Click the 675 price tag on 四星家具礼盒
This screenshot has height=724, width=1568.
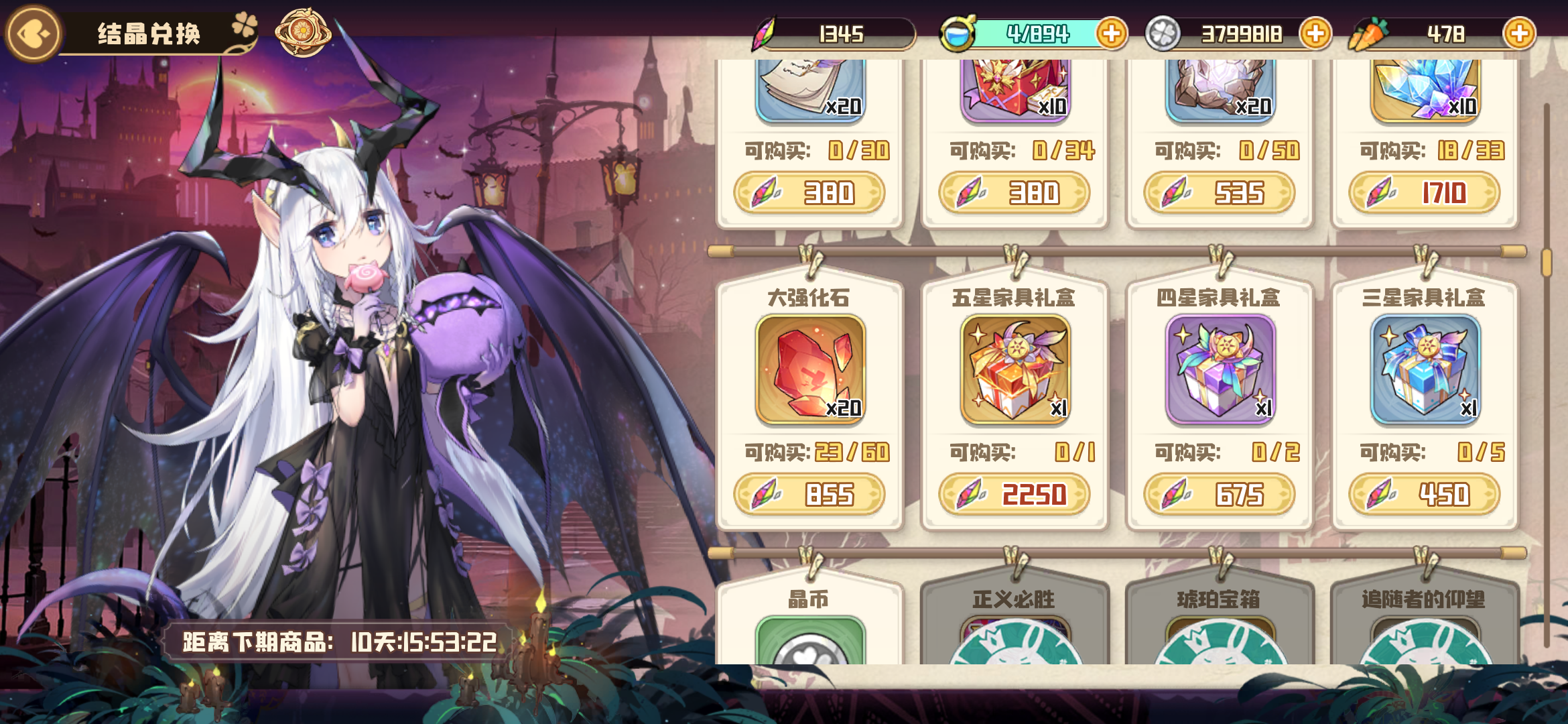[1220, 495]
